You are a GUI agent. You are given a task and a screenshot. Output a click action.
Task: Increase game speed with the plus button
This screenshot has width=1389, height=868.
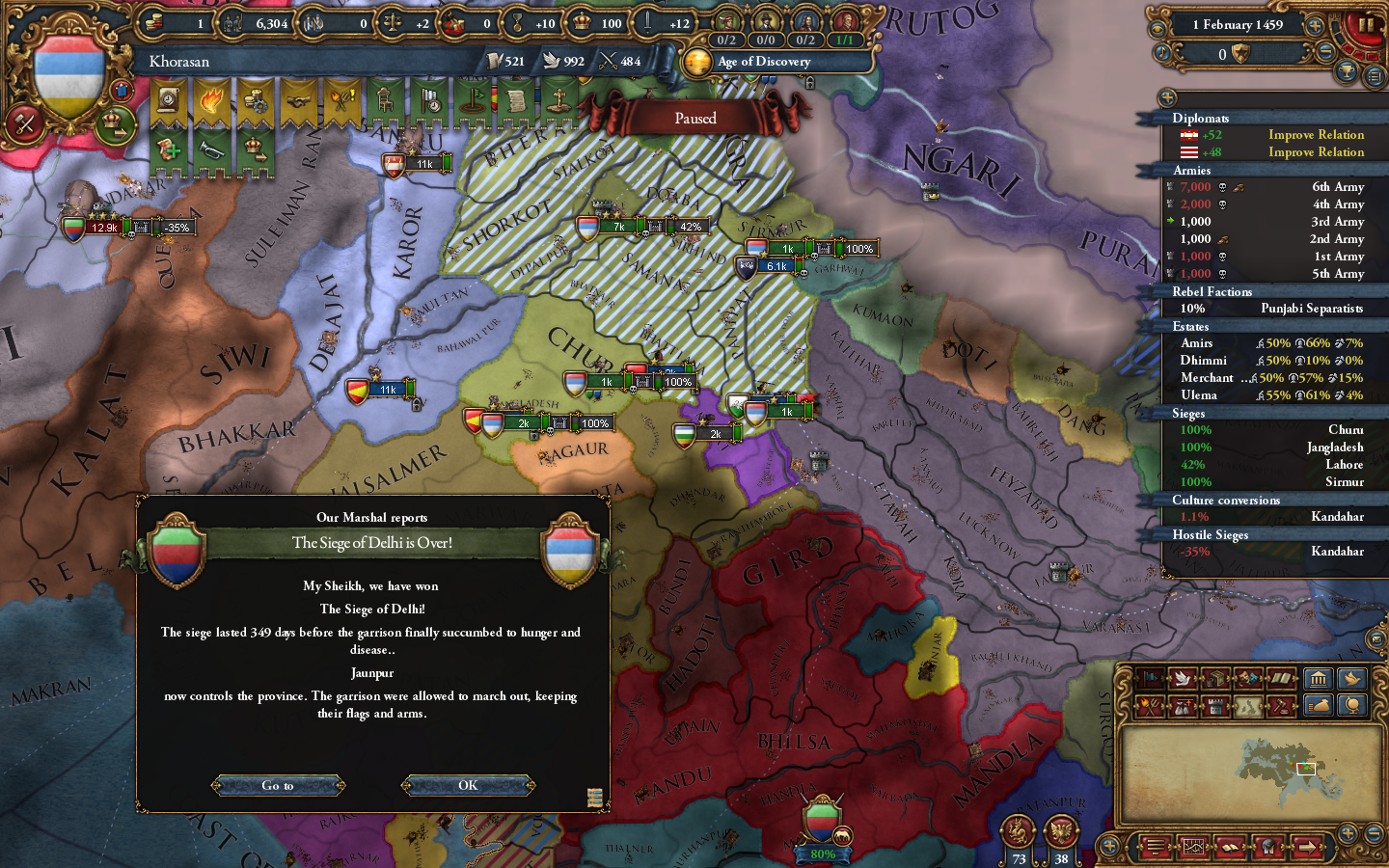click(x=1314, y=25)
